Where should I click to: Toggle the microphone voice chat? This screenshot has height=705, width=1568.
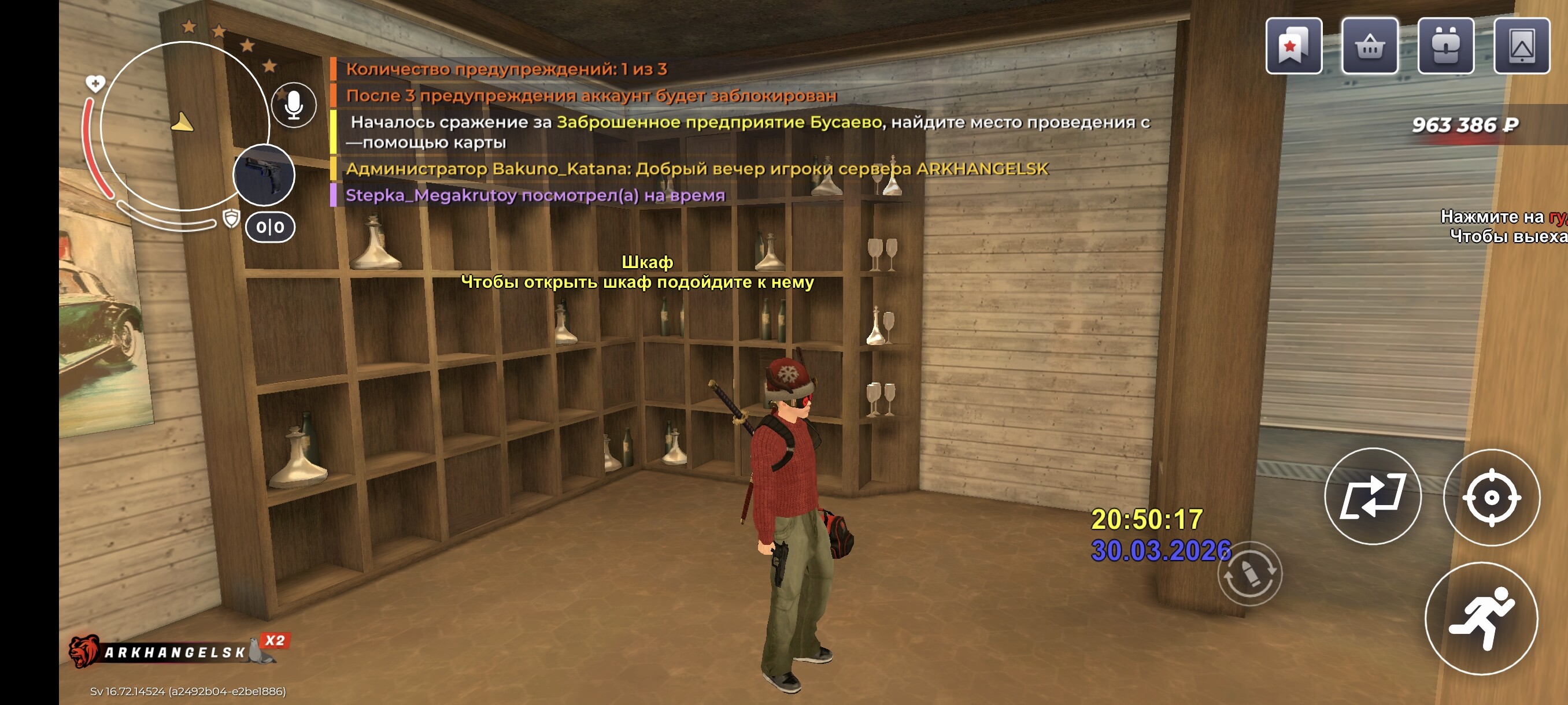(294, 105)
